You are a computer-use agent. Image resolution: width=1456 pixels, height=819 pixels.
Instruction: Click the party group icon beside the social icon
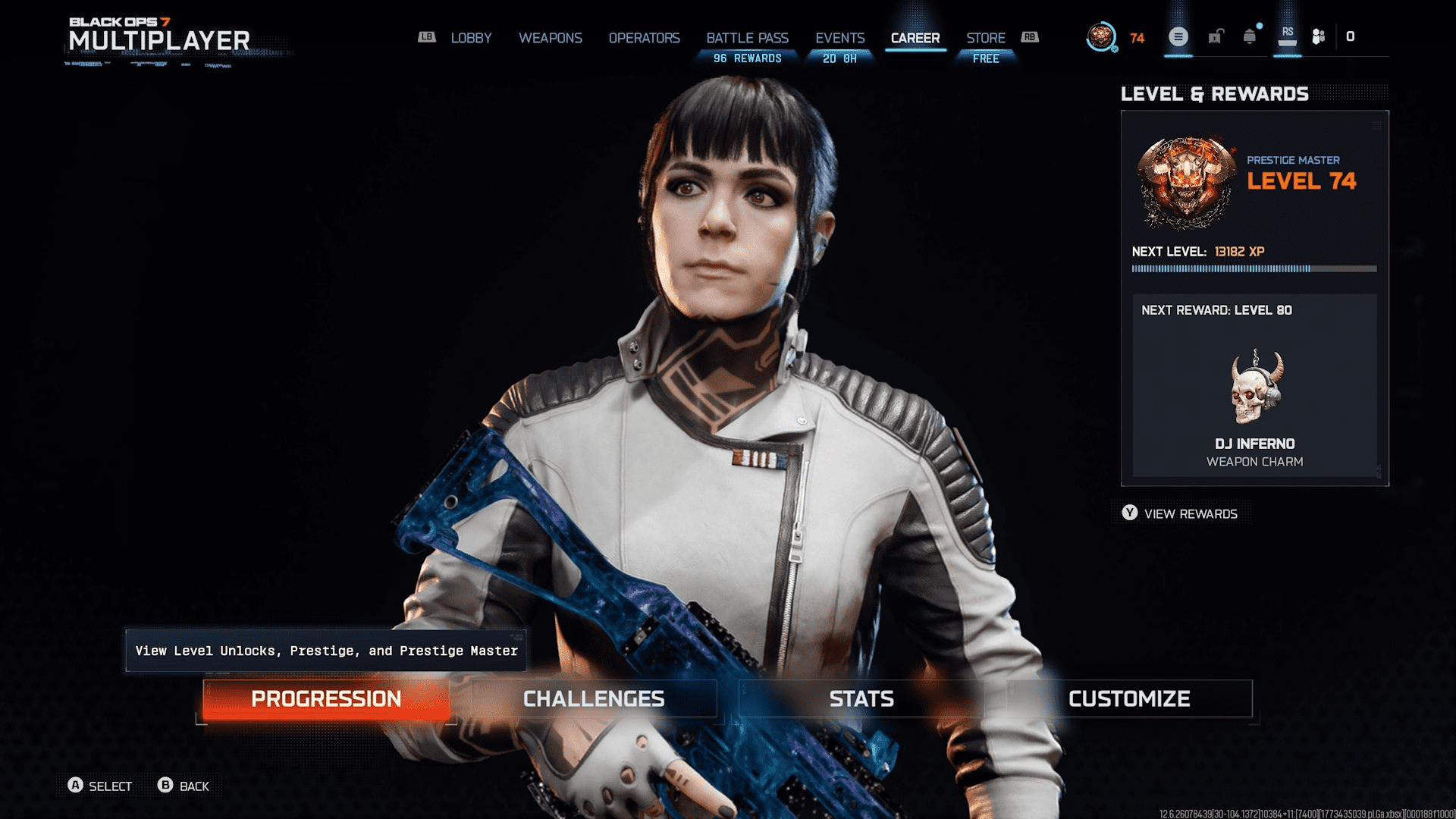[x=1317, y=36]
